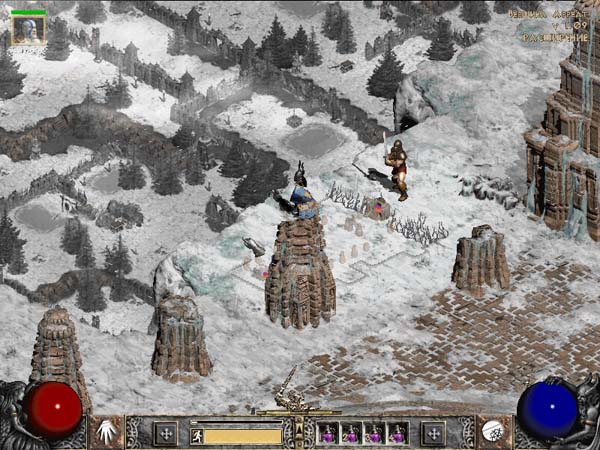Open the right-hand skill selection icon
600x450 pixels.
click(493, 432)
